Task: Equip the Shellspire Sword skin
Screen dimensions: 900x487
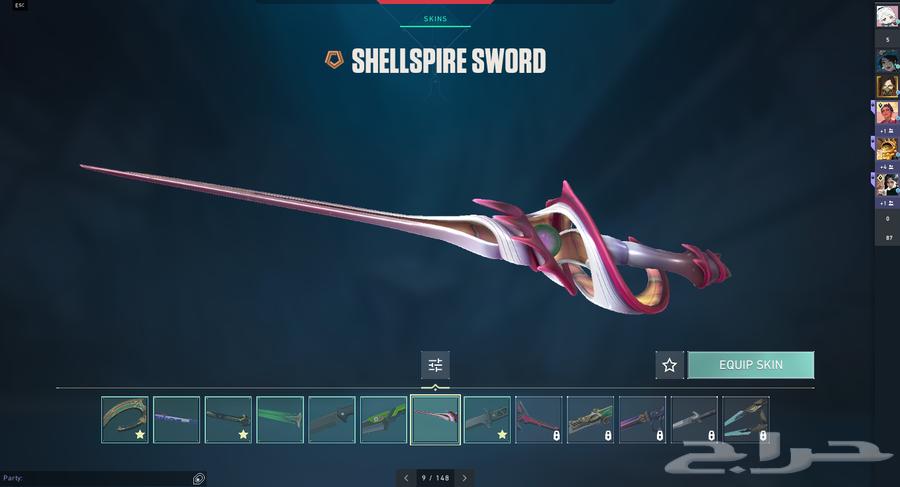Action: 750,365
